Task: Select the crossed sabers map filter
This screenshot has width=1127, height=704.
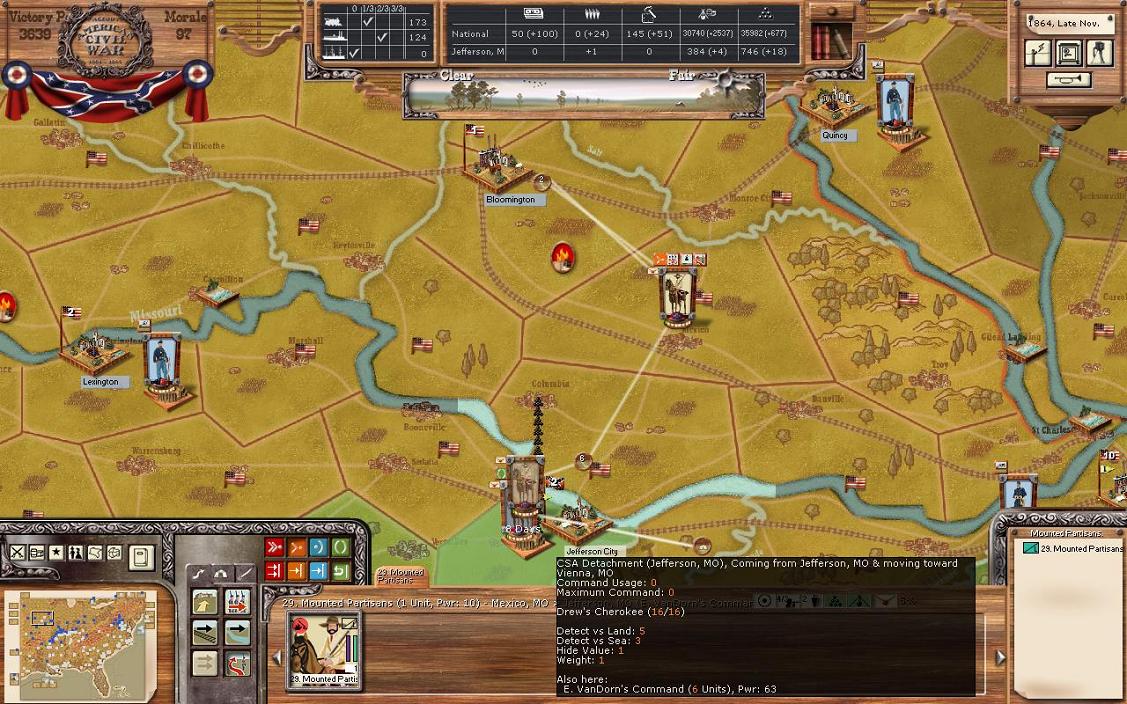Action: 18,553
